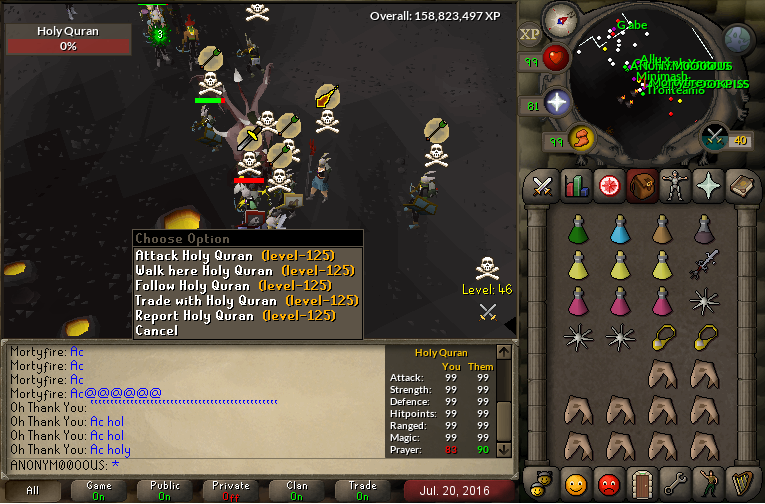Open the world map globe
765x504 pixels.
pyautogui.click(x=738, y=40)
